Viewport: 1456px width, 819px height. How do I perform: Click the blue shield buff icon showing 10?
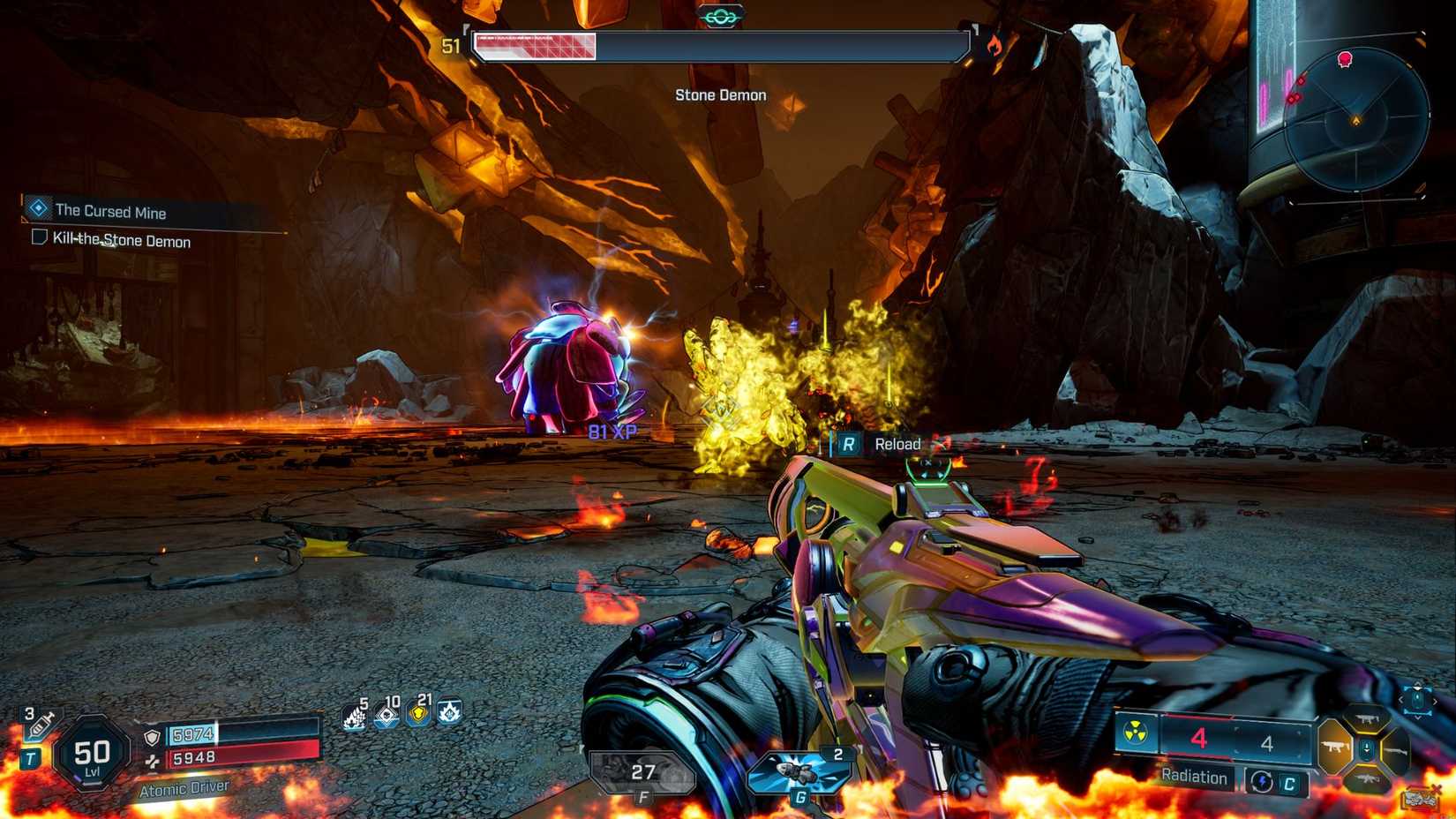(386, 717)
